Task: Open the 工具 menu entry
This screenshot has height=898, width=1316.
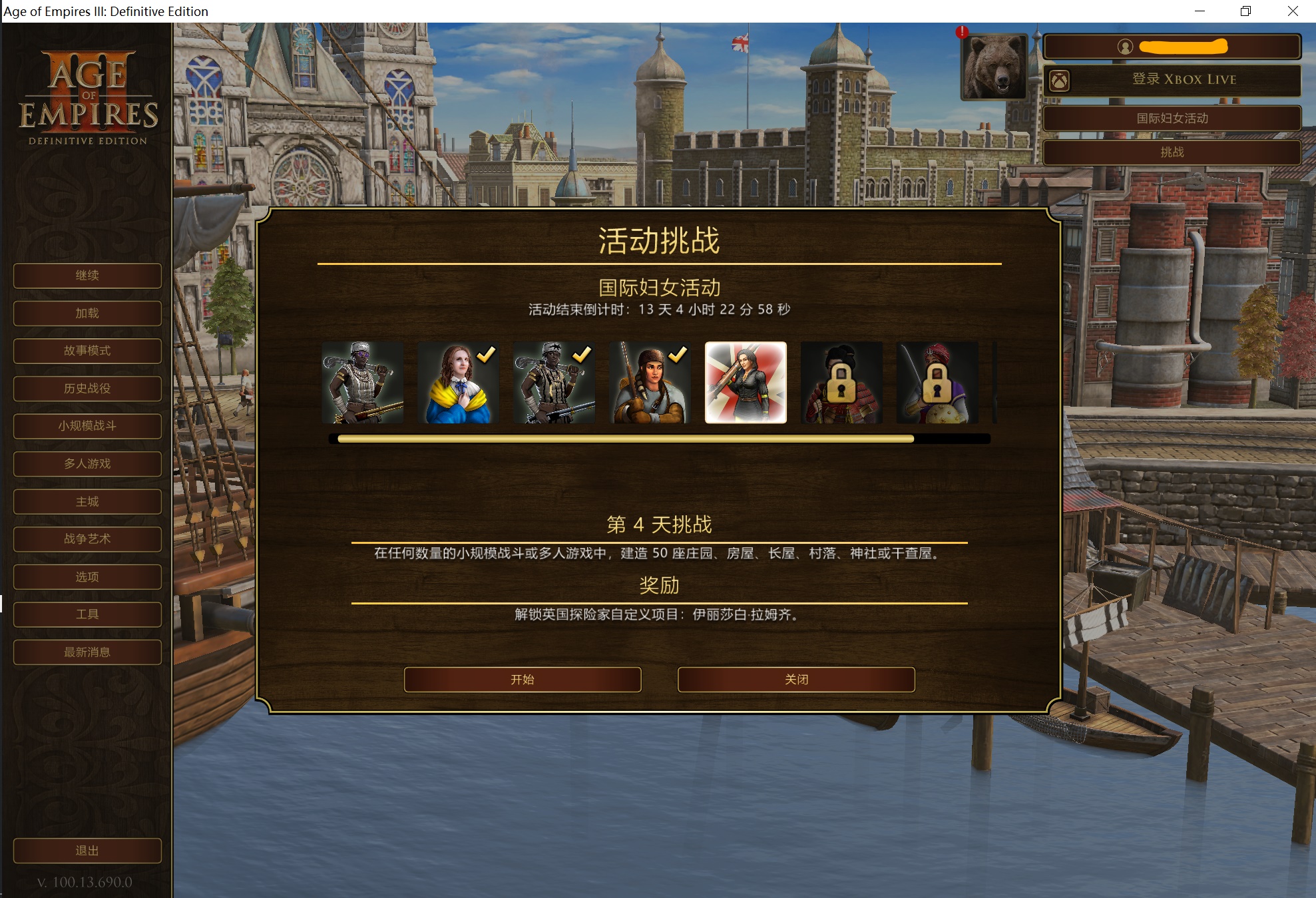Action: click(x=87, y=614)
